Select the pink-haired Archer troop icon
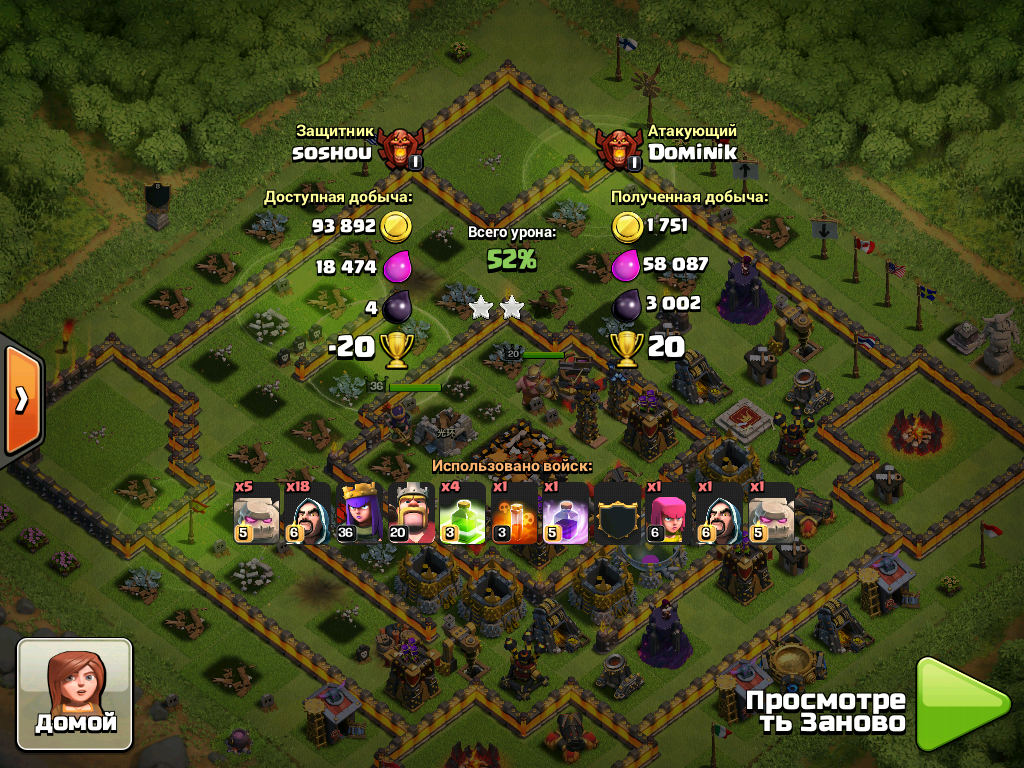1024x768 pixels. [x=668, y=513]
